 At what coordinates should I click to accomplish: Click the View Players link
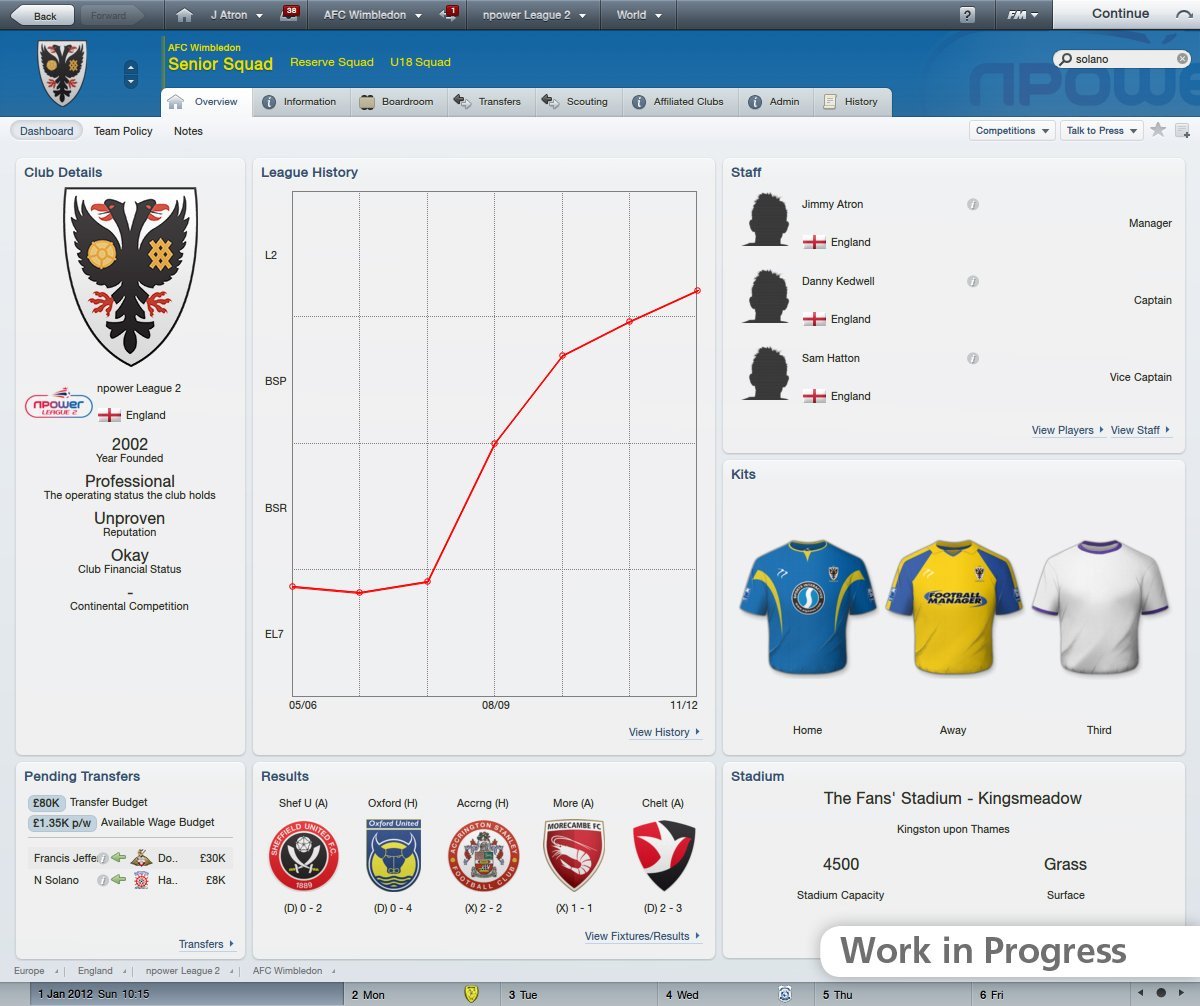tap(1066, 430)
